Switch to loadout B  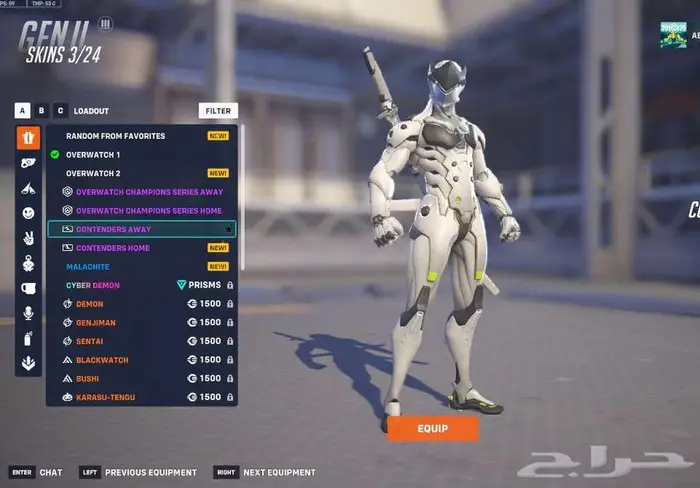[42, 111]
